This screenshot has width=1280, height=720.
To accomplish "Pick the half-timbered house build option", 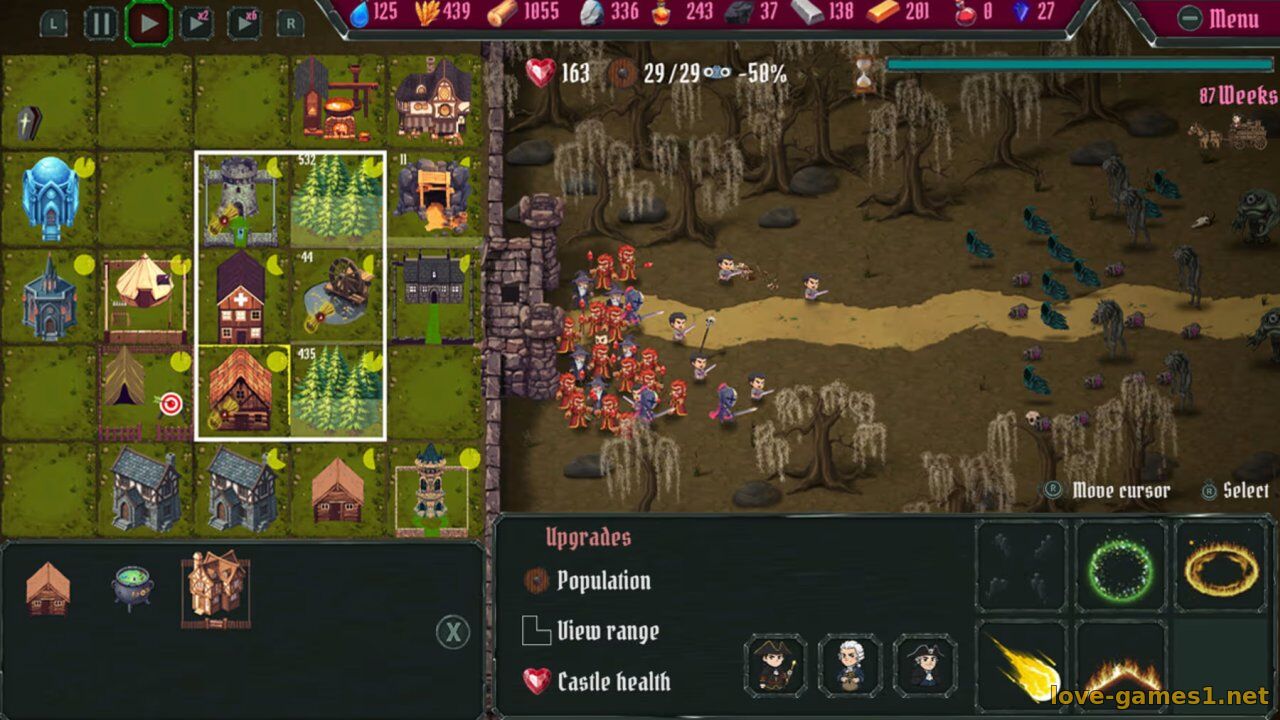I will coord(215,589).
